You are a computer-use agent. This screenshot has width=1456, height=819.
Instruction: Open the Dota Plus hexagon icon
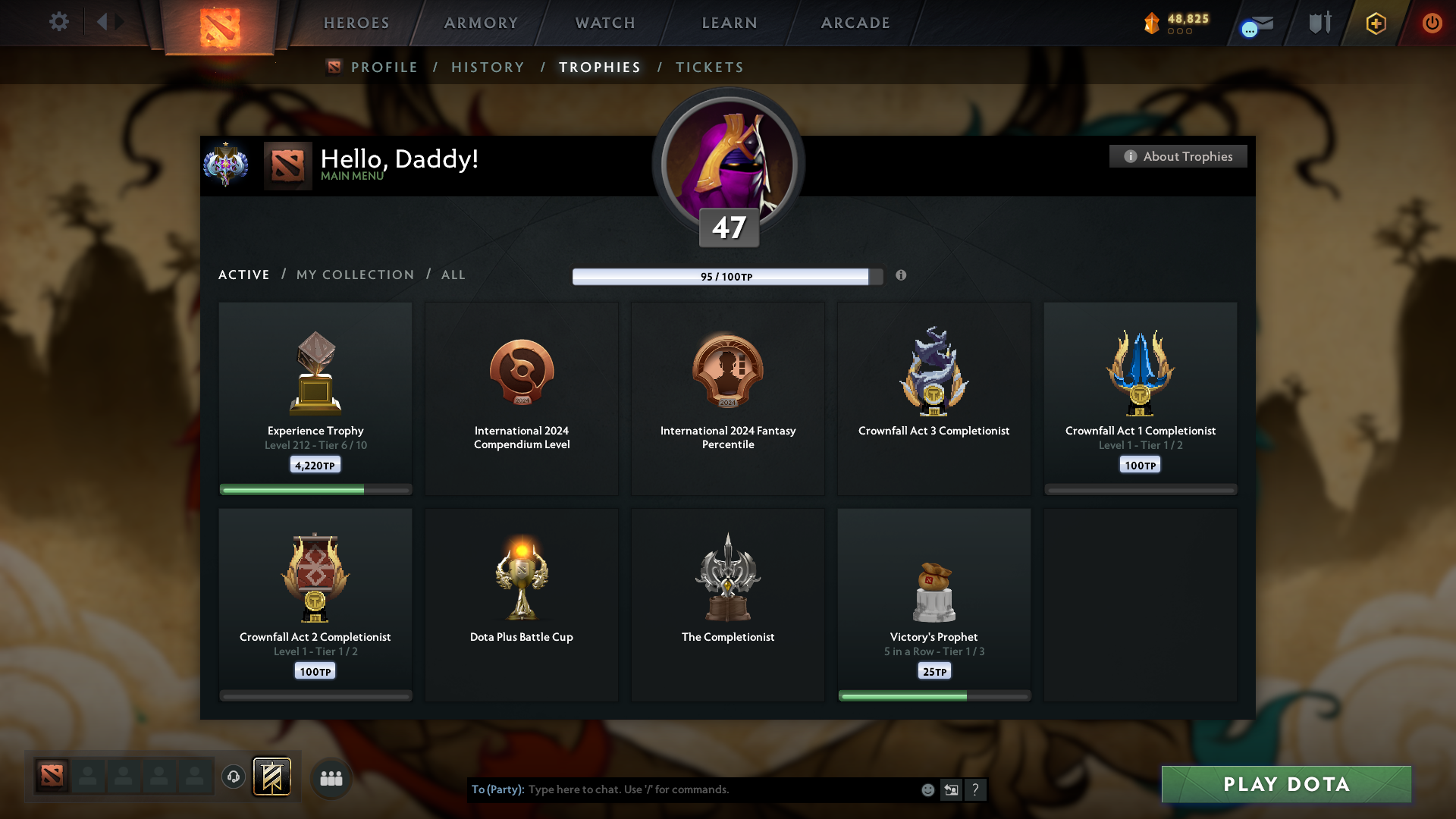point(1375,24)
